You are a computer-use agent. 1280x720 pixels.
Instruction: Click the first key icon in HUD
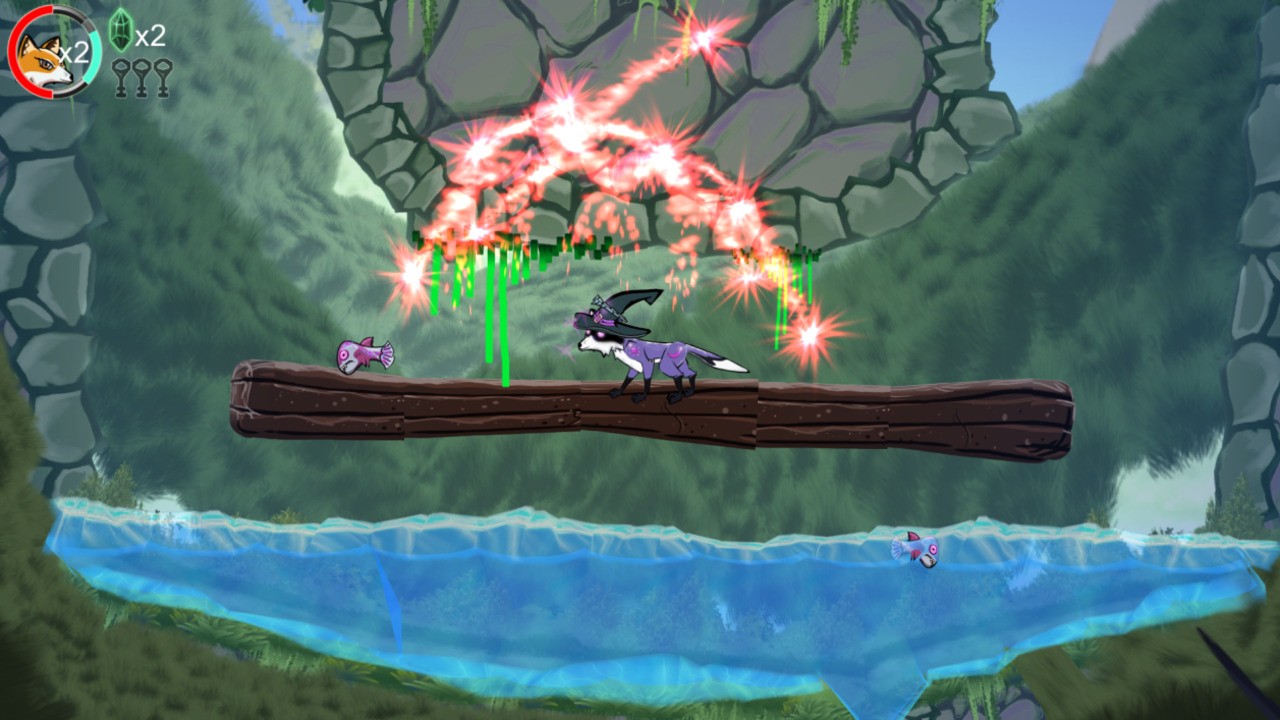[x=122, y=77]
